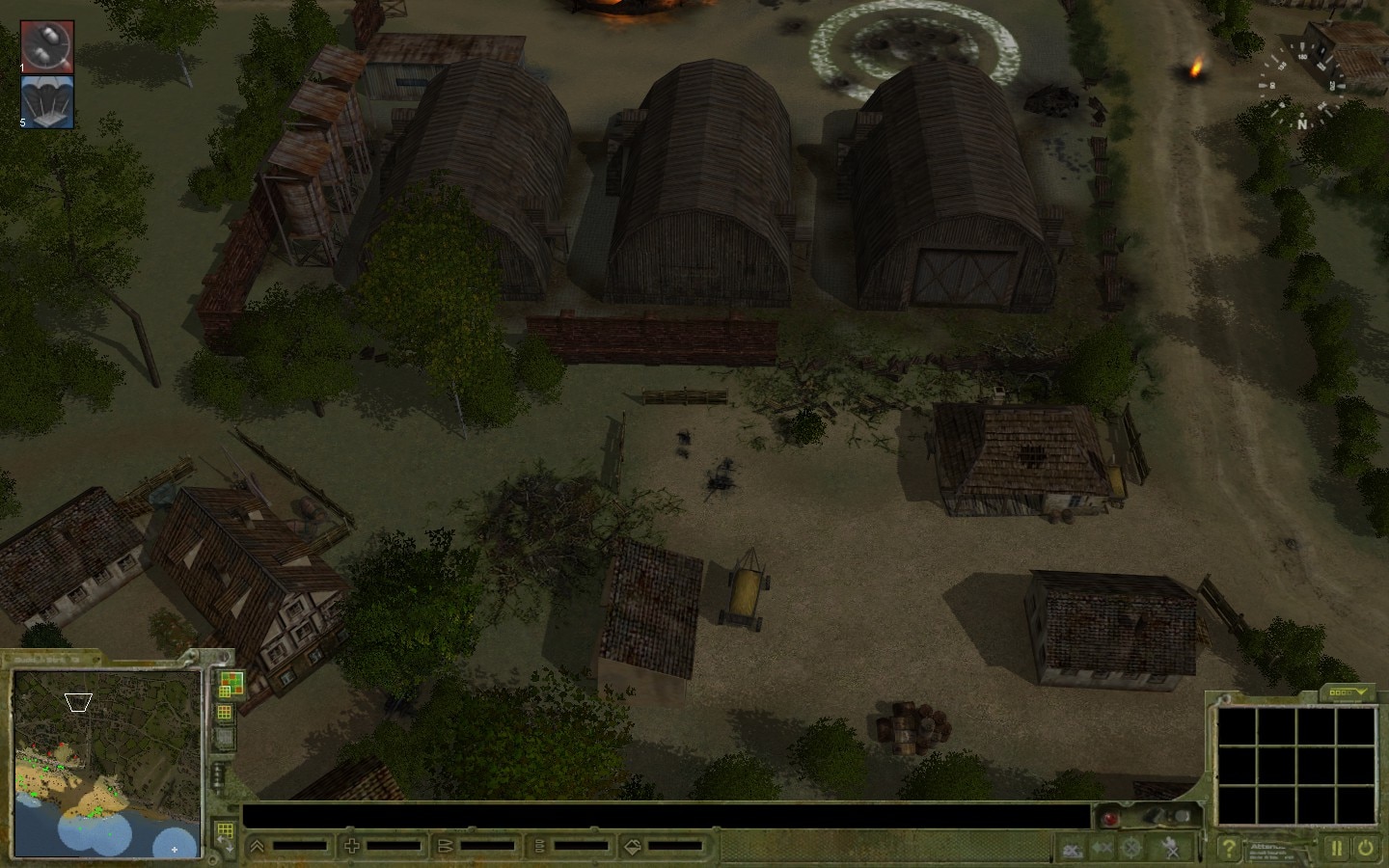Click the compass in the corner
The image size is (1389, 868).
click(1302, 85)
